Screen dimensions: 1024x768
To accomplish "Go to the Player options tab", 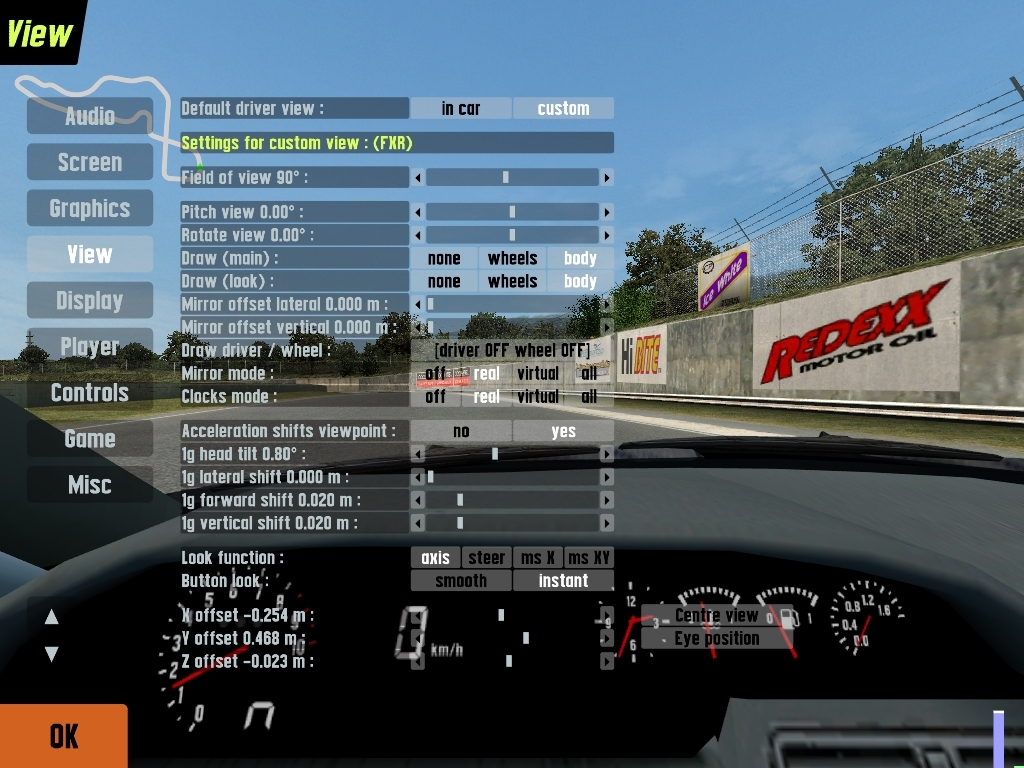I will pyautogui.click(x=90, y=346).
